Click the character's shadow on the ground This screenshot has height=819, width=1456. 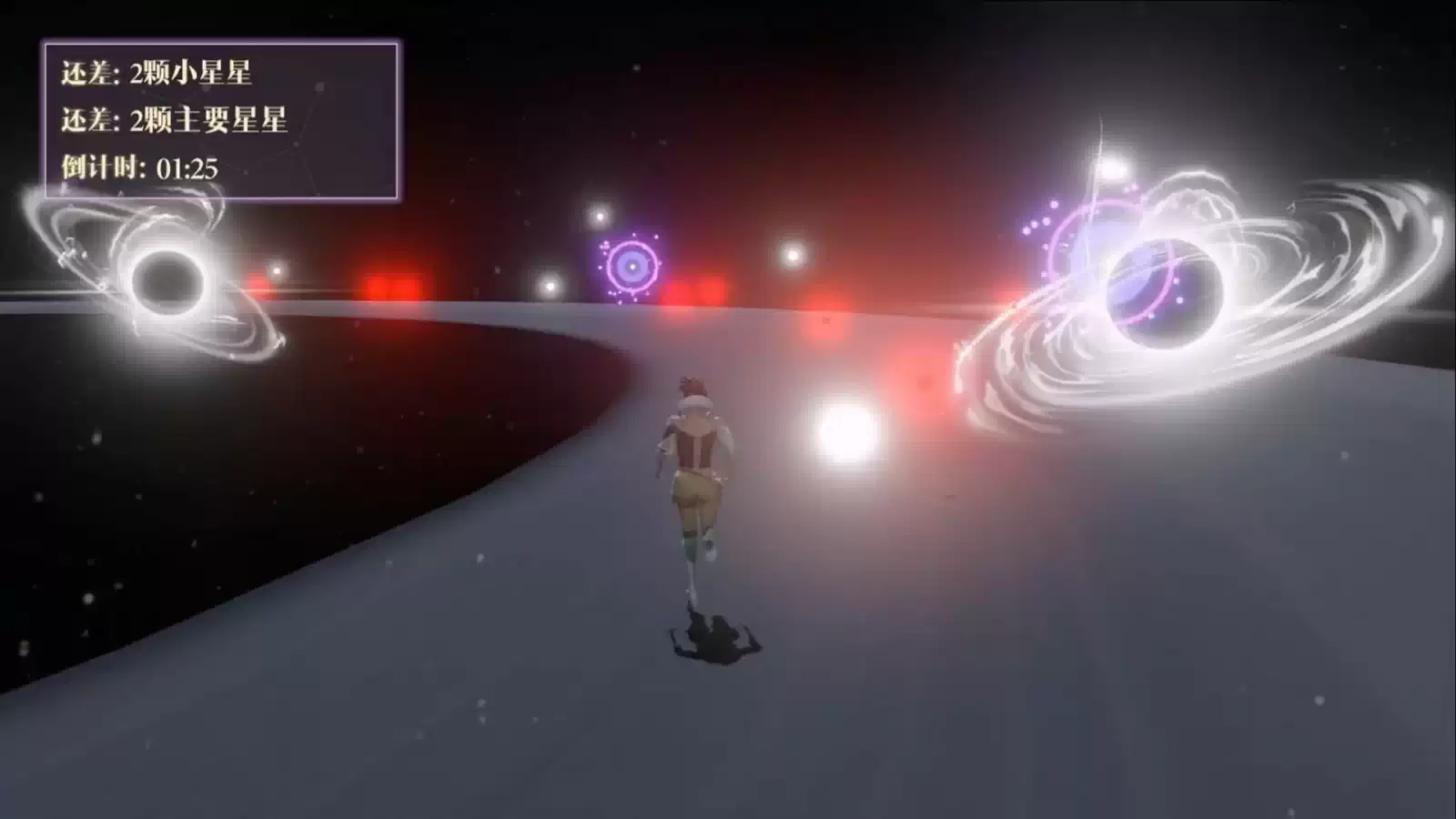click(x=705, y=637)
